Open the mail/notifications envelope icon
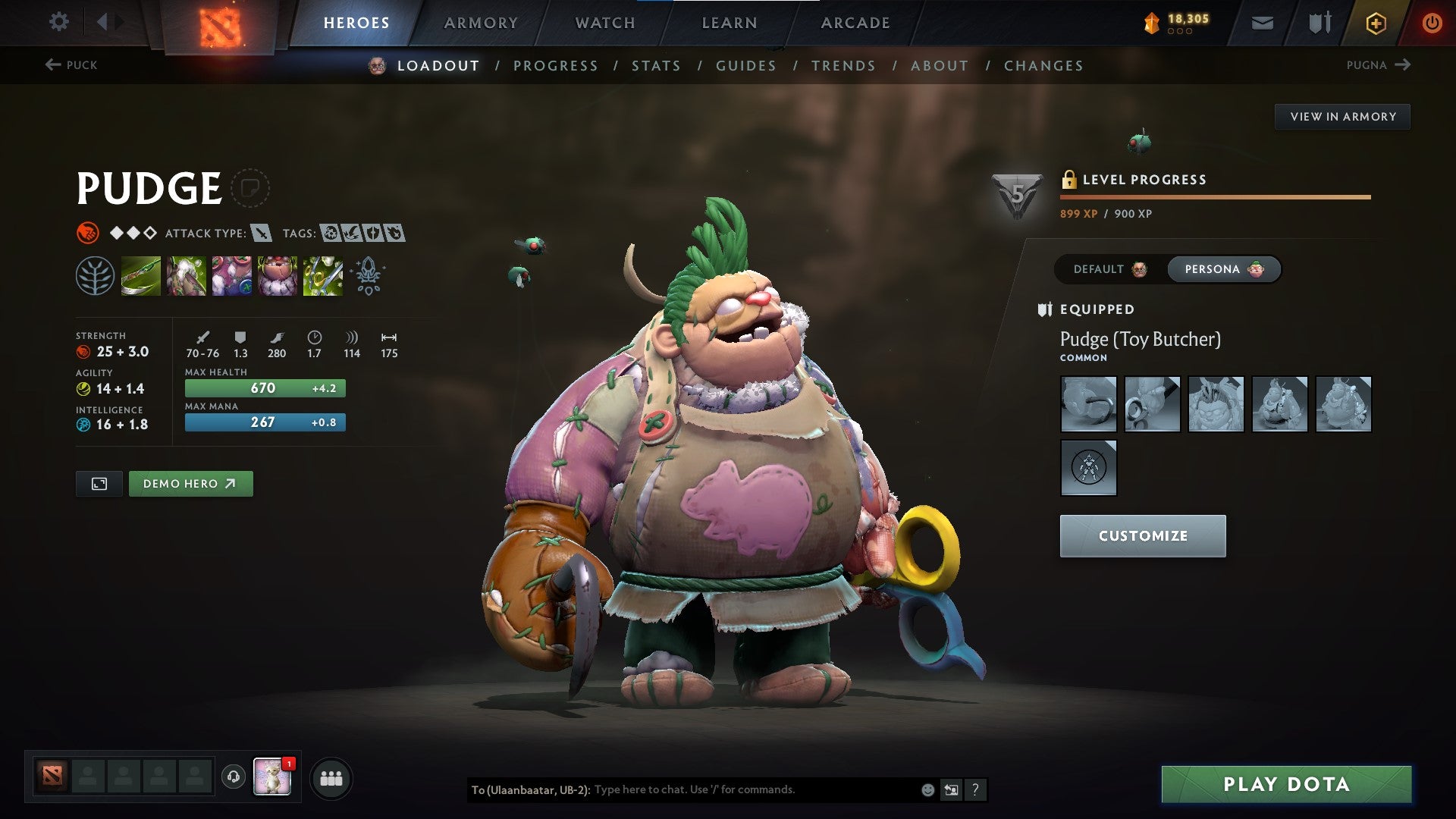This screenshot has width=1456, height=819. click(1263, 23)
